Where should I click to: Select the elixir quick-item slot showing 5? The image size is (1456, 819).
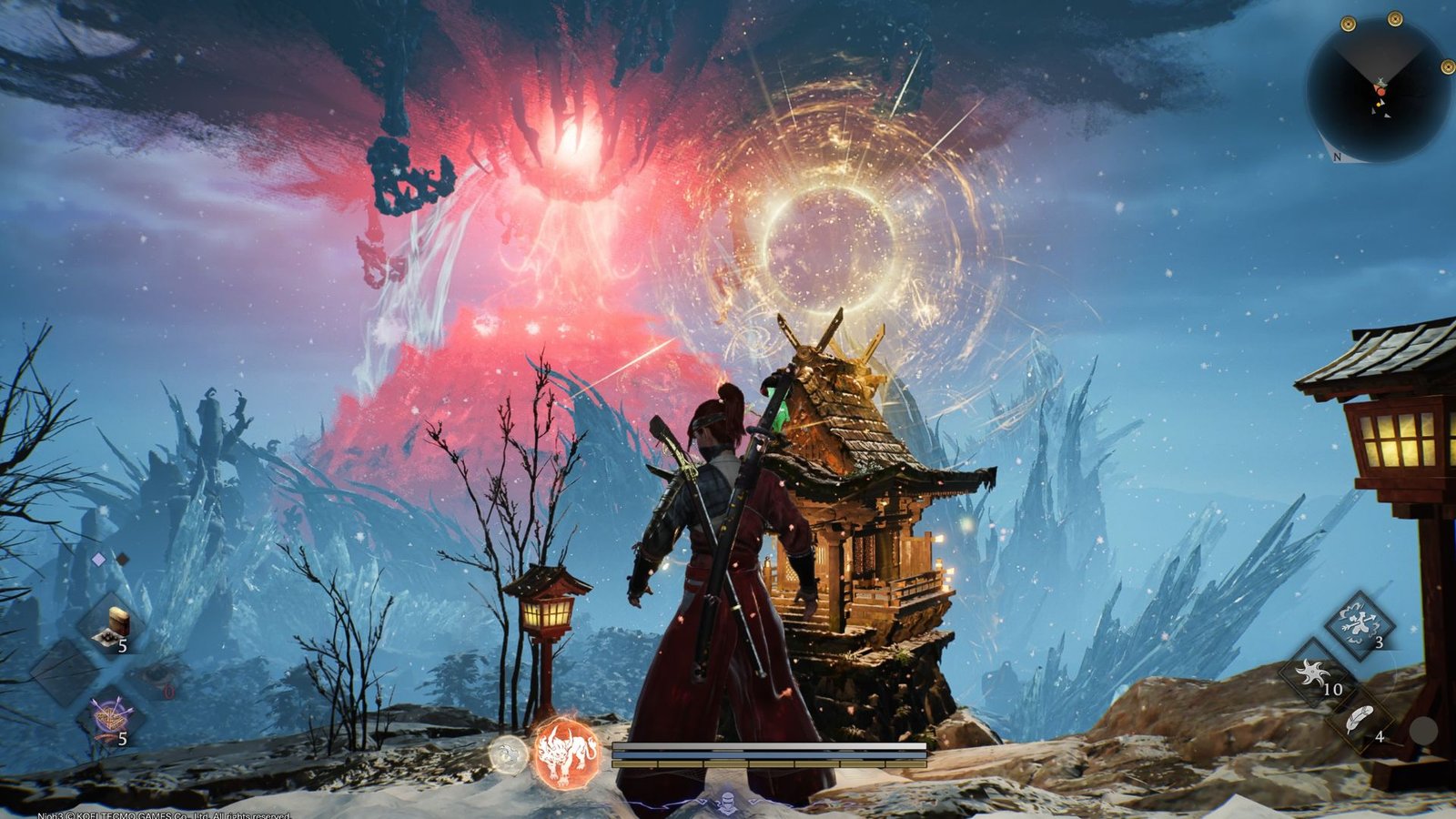(x=111, y=623)
